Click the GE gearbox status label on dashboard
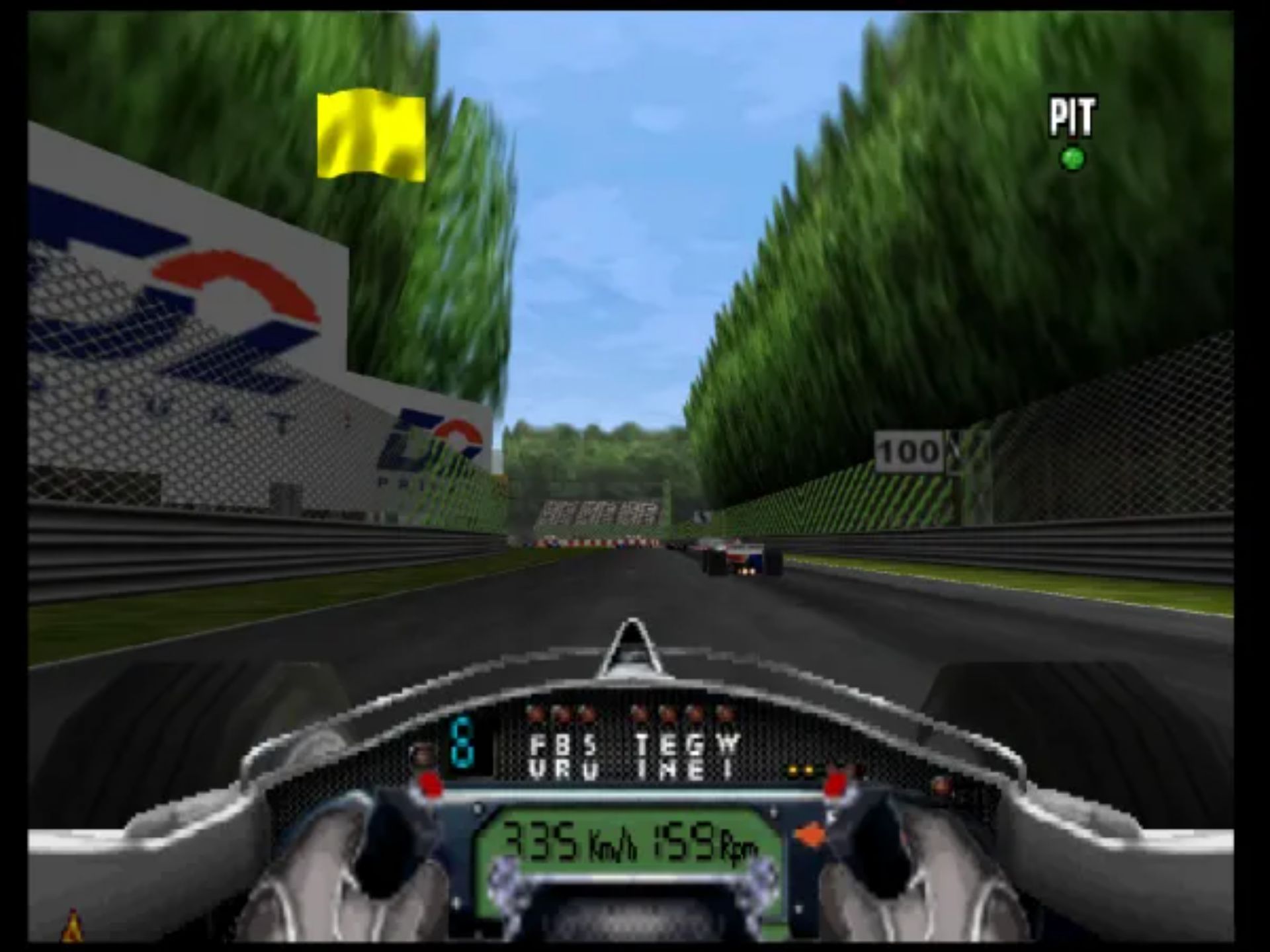The image size is (1270, 952). pyautogui.click(x=697, y=754)
